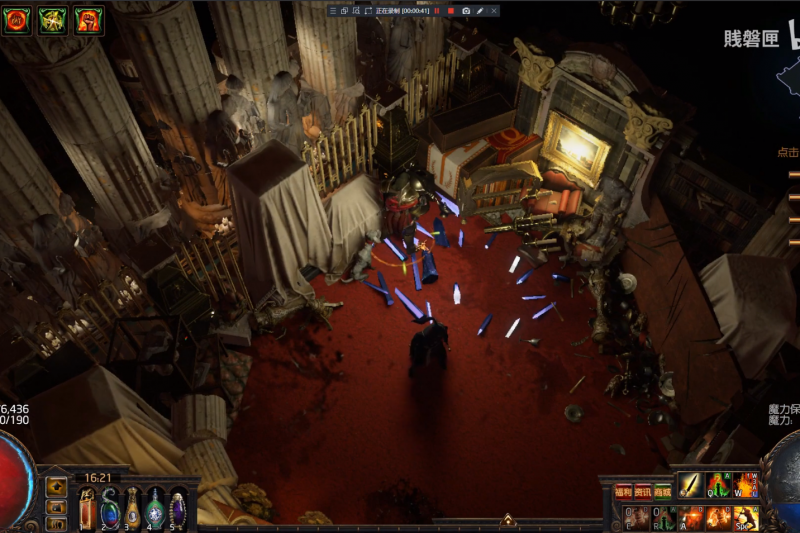Open the 福利 rewards button
This screenshot has height=533, width=800.
(623, 491)
